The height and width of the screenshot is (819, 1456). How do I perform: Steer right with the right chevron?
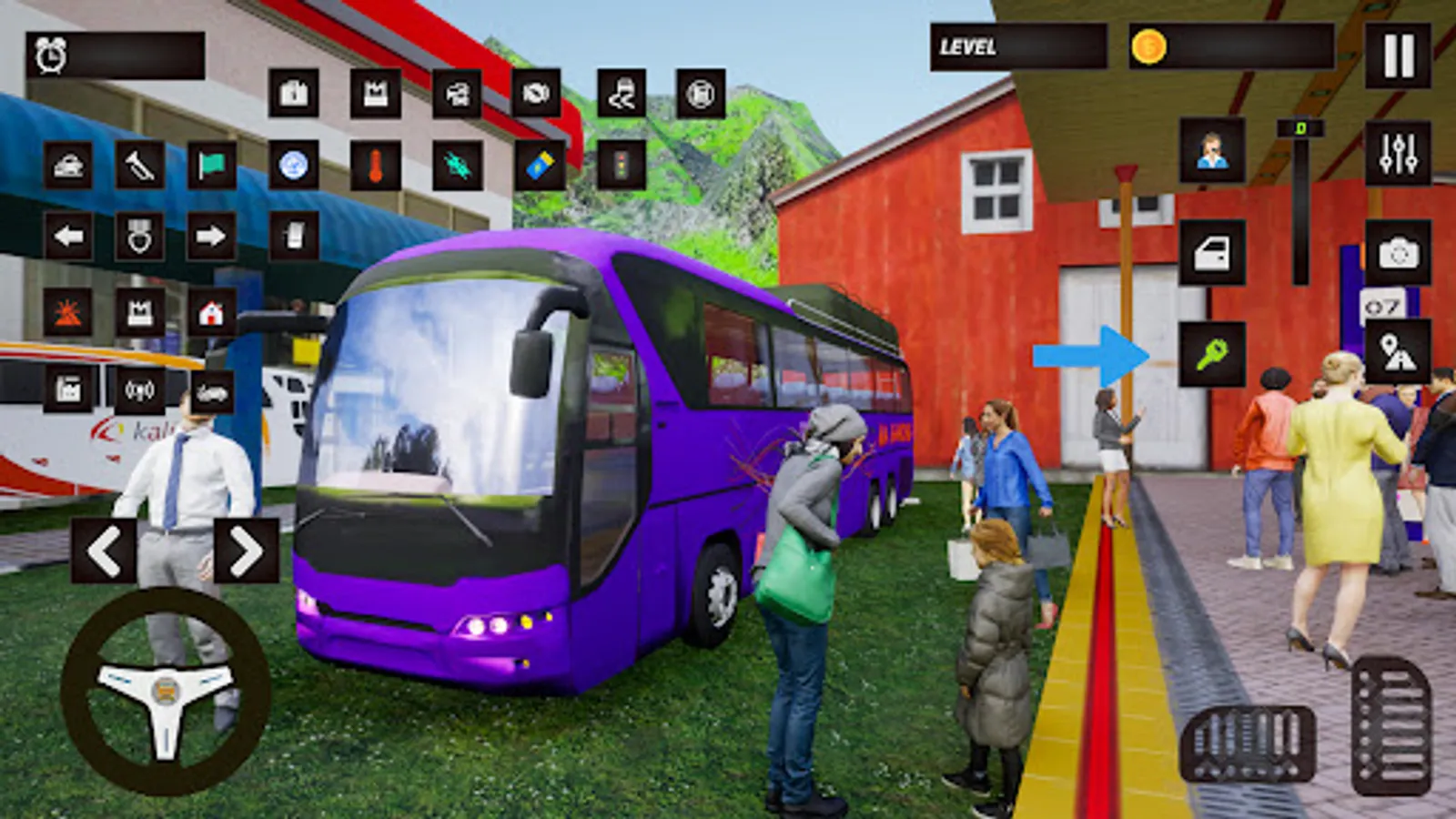pos(246,551)
